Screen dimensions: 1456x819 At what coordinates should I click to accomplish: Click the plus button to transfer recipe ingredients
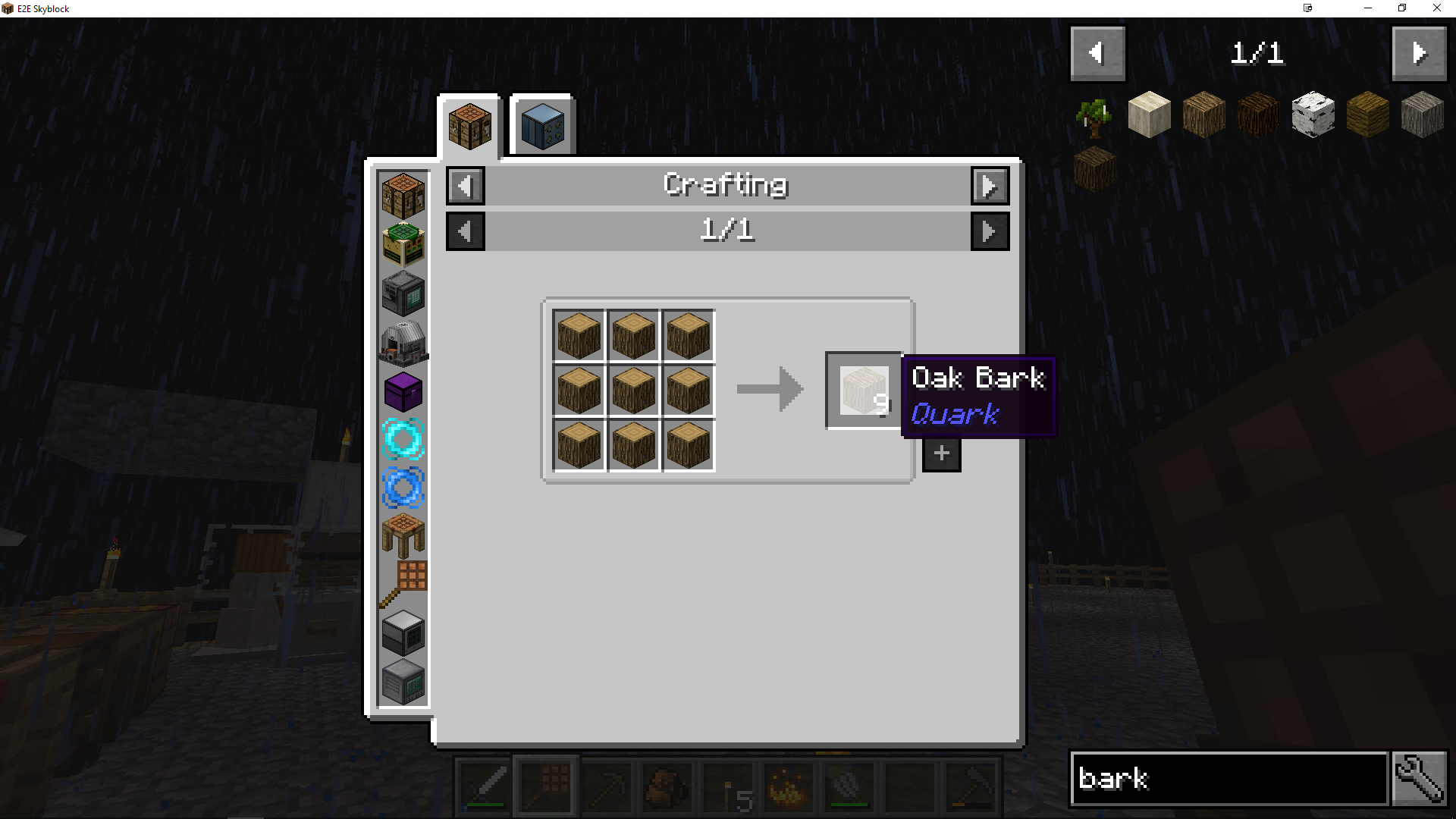940,453
